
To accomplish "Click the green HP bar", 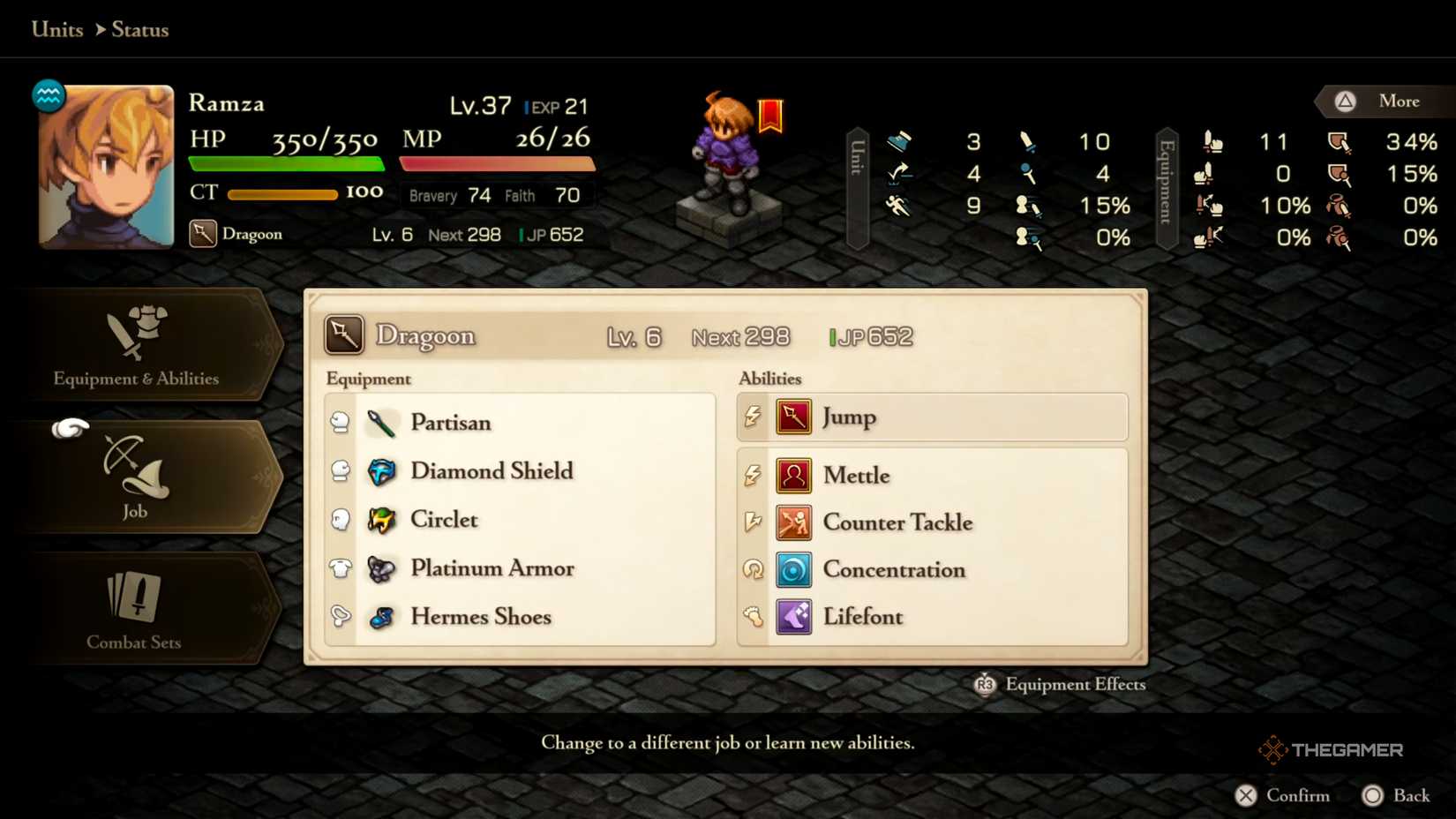I will click(x=284, y=164).
